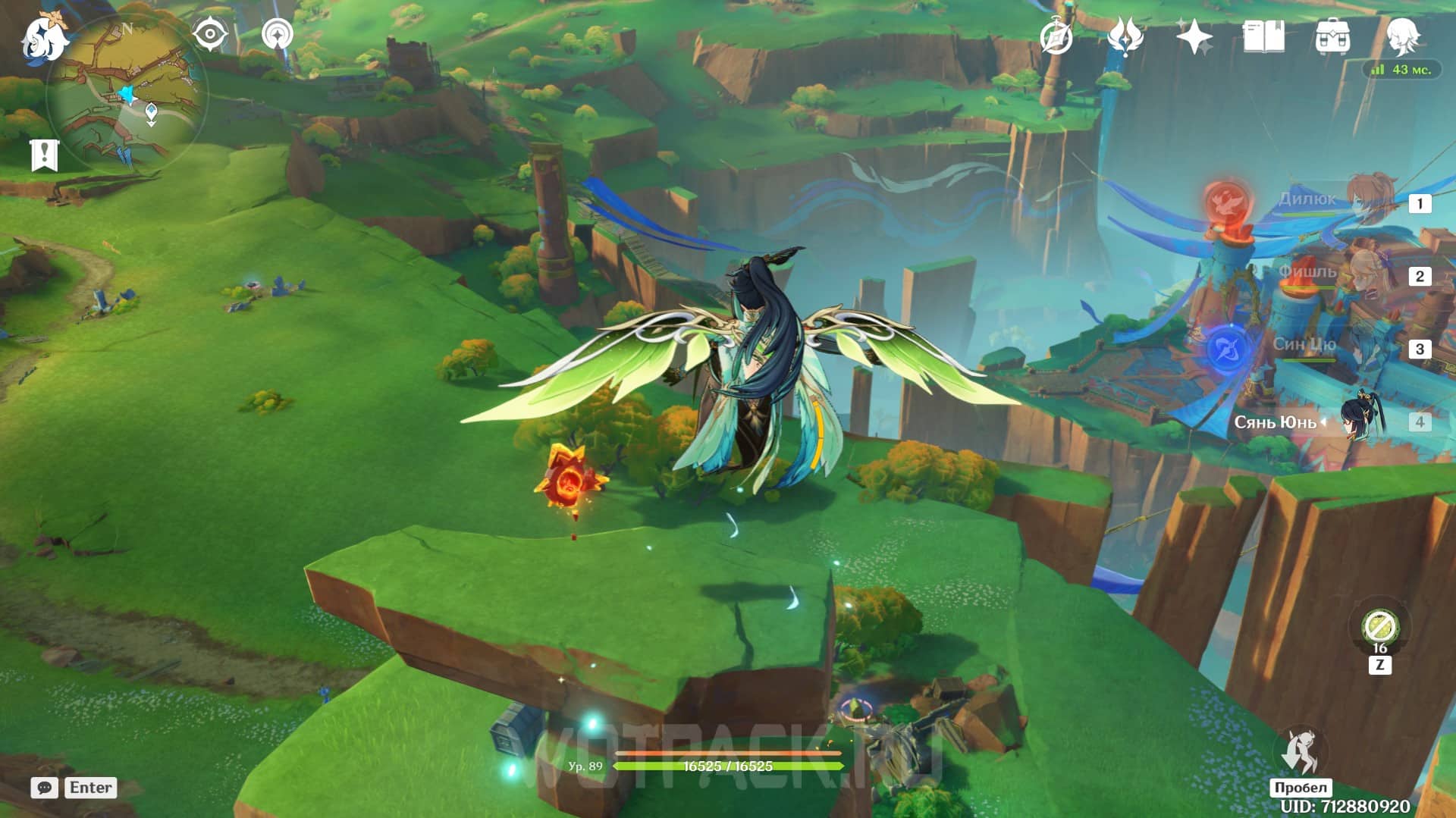
Task: Click the blue pin marker on minimap
Action: pyautogui.click(x=151, y=114)
